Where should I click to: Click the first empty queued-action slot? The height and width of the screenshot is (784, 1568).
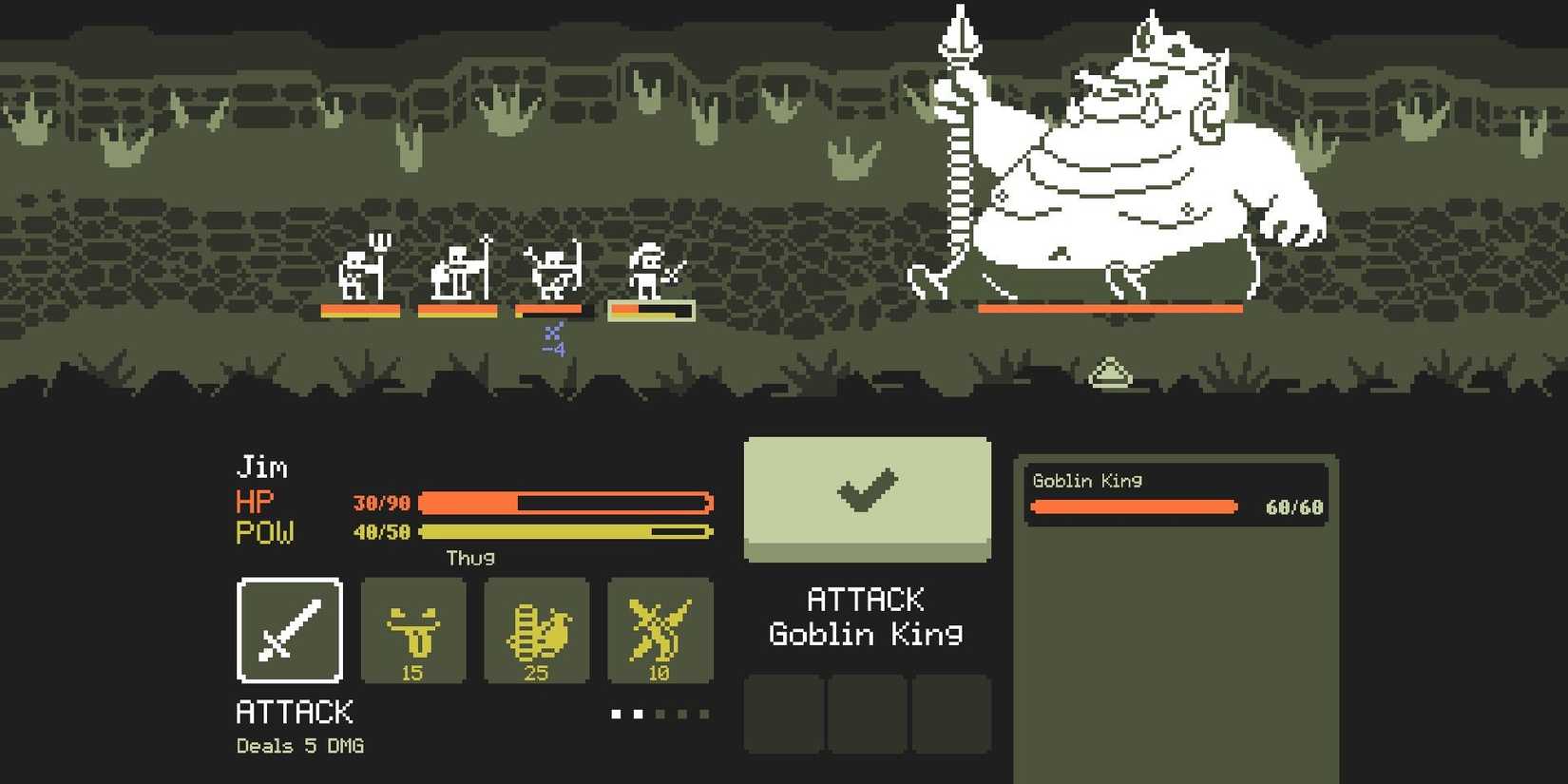click(785, 714)
